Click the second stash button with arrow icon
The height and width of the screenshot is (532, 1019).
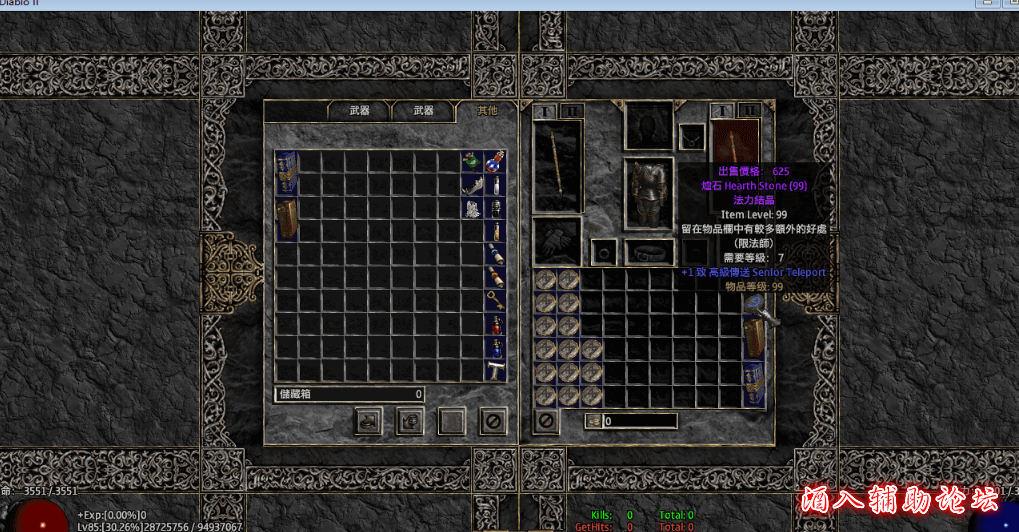(409, 421)
